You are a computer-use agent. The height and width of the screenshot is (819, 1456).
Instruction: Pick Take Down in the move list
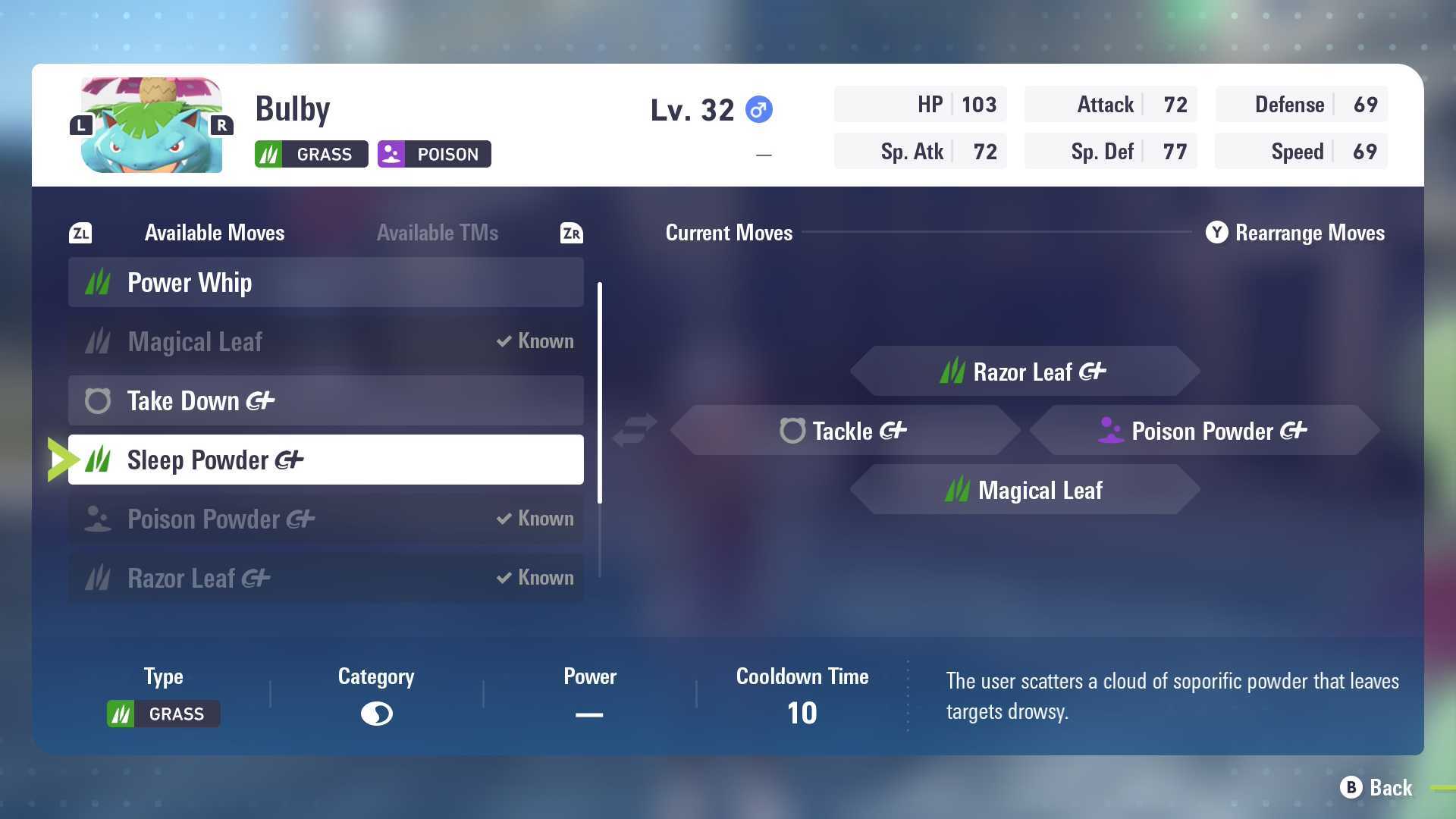325,400
